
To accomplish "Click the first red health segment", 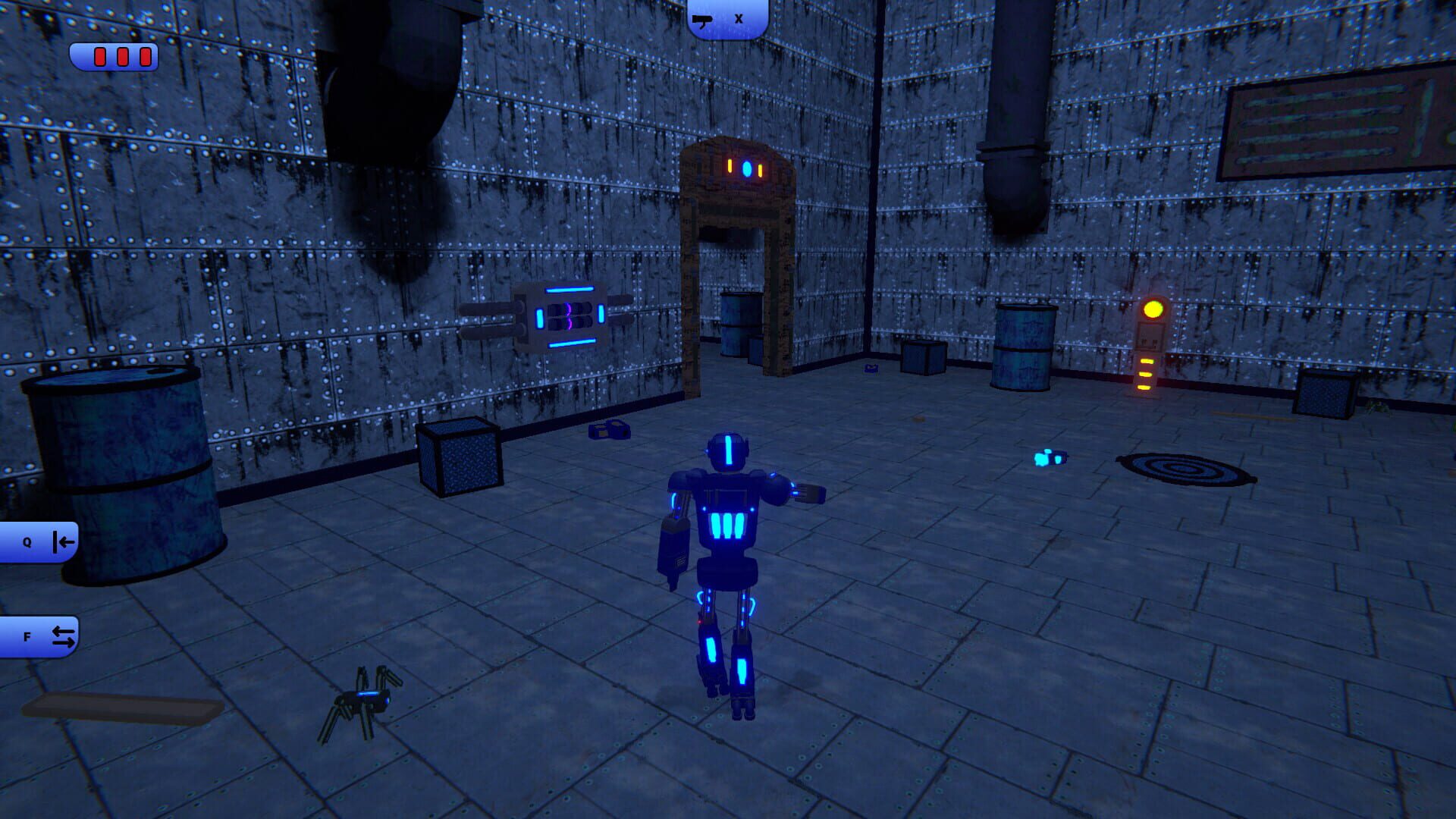I will click(99, 55).
